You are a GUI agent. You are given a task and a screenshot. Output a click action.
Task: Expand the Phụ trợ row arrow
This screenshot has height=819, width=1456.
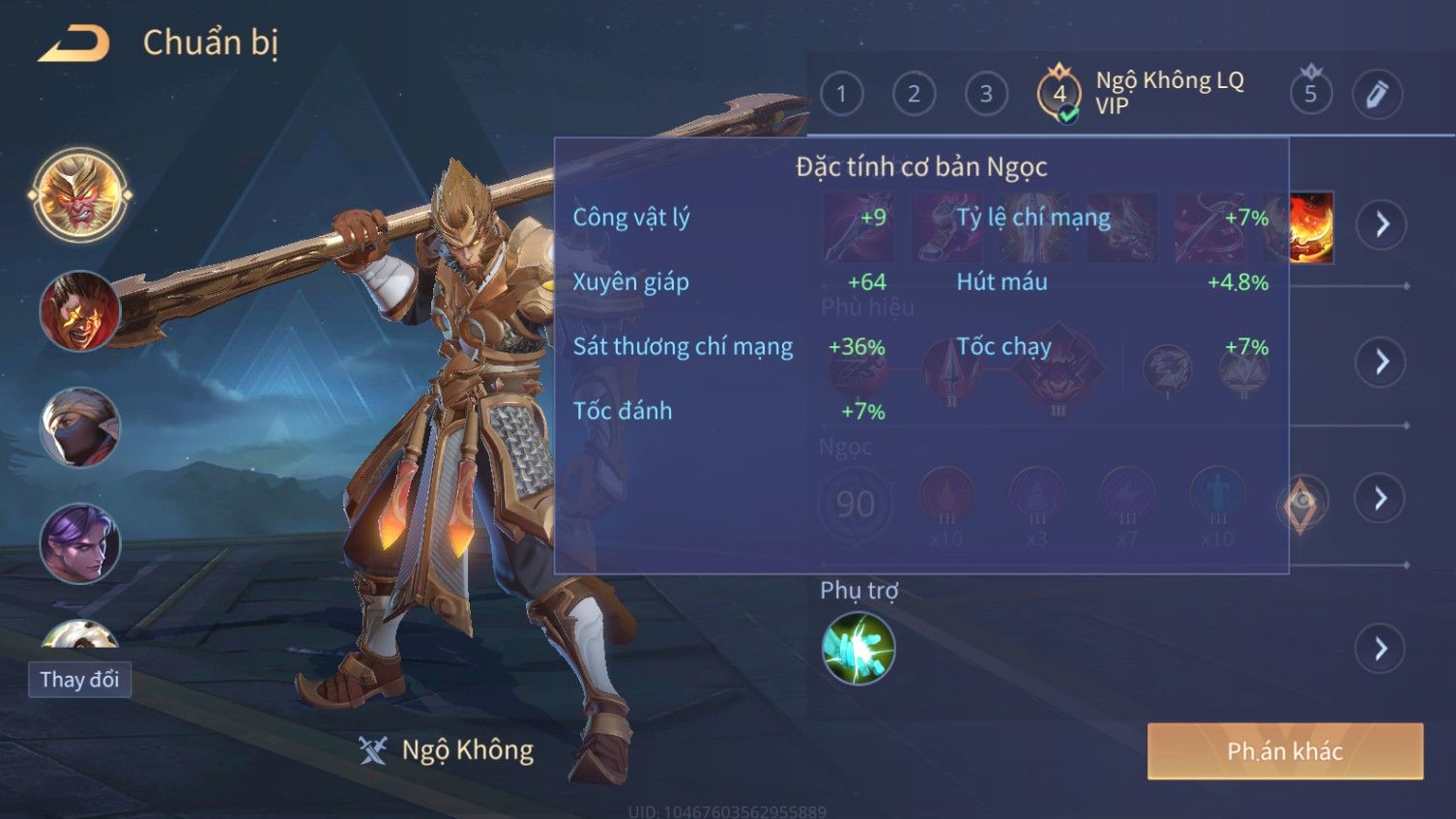click(1381, 649)
